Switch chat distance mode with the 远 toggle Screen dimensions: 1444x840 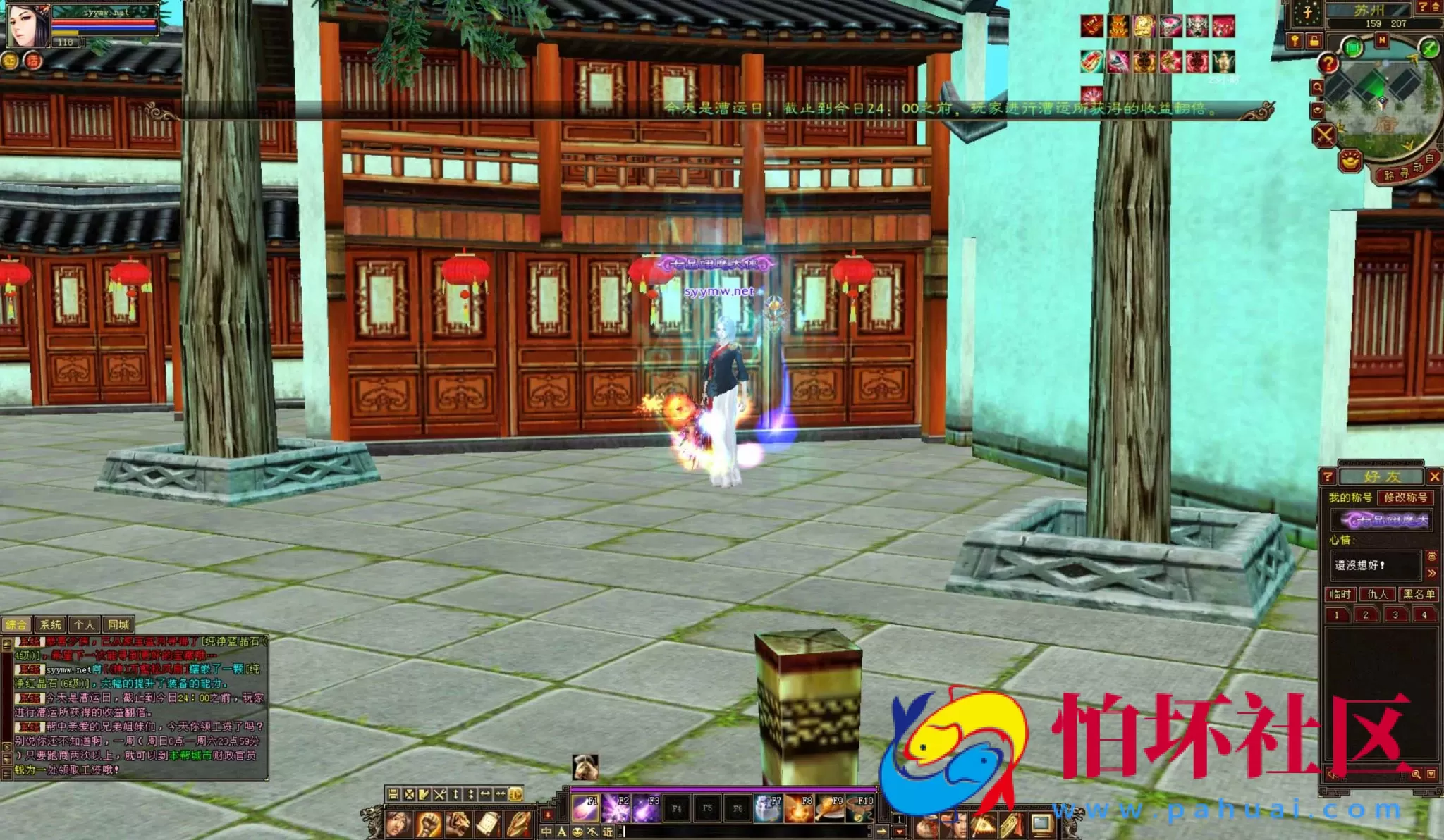click(x=606, y=831)
